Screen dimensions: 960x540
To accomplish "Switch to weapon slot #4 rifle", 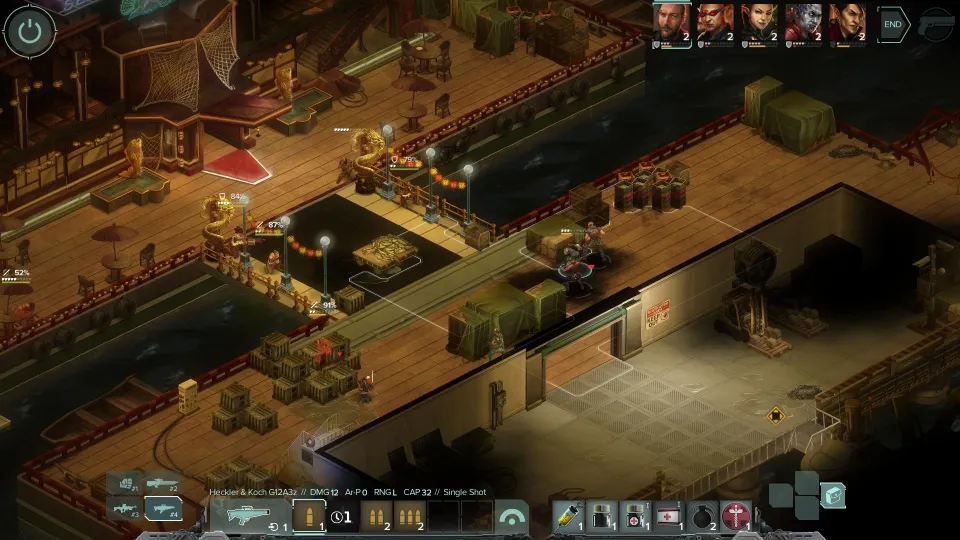I will click(x=163, y=508).
